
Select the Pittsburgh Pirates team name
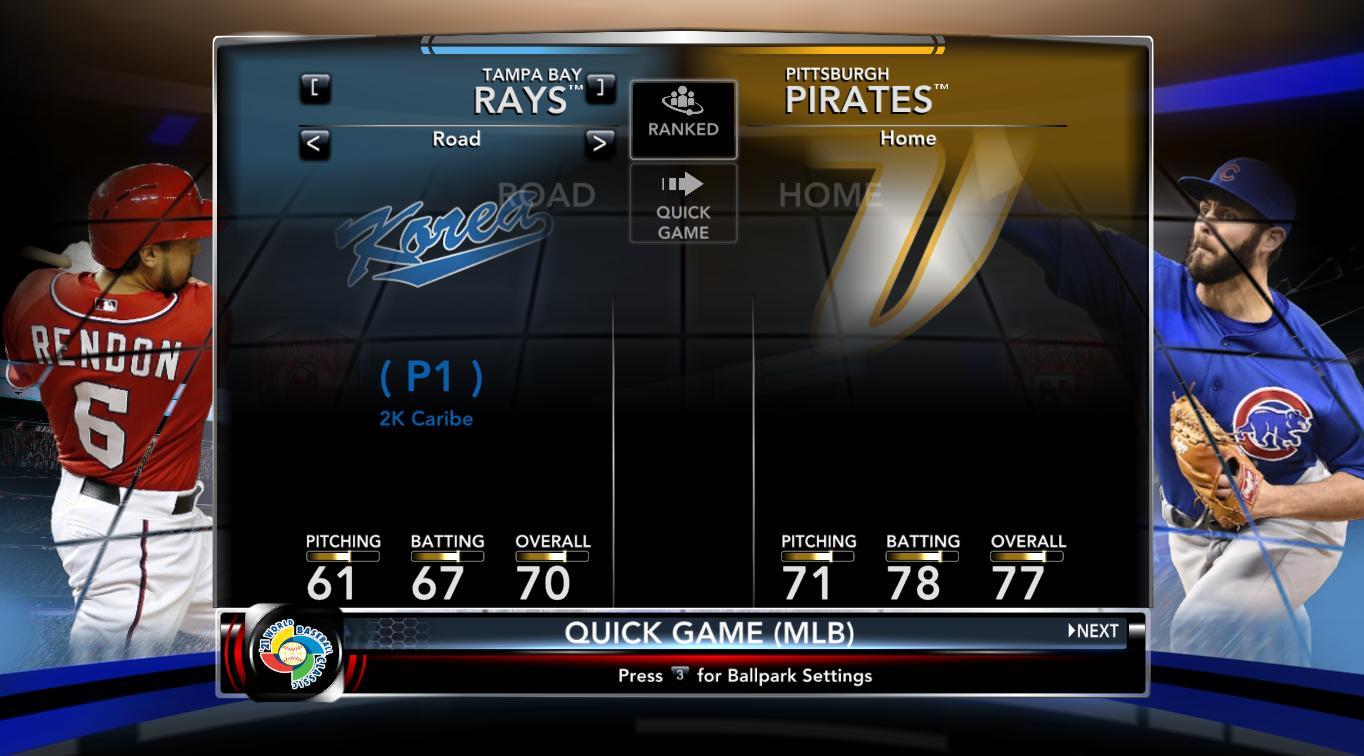[x=859, y=92]
